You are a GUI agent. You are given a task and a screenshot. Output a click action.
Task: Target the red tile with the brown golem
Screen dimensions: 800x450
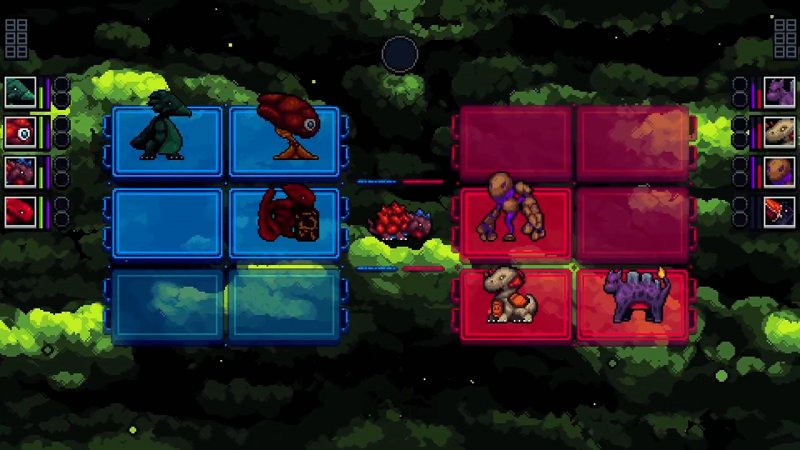pos(515,222)
